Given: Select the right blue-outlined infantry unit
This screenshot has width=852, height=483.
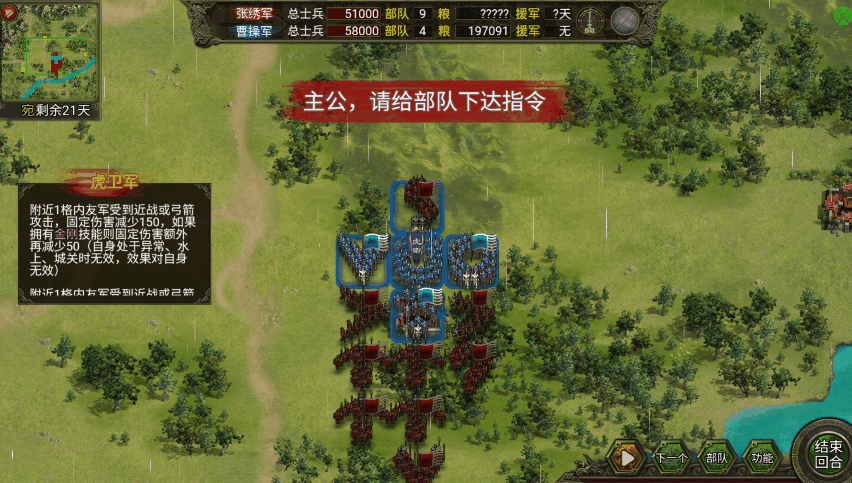Looking at the screenshot, I should (x=471, y=261).
